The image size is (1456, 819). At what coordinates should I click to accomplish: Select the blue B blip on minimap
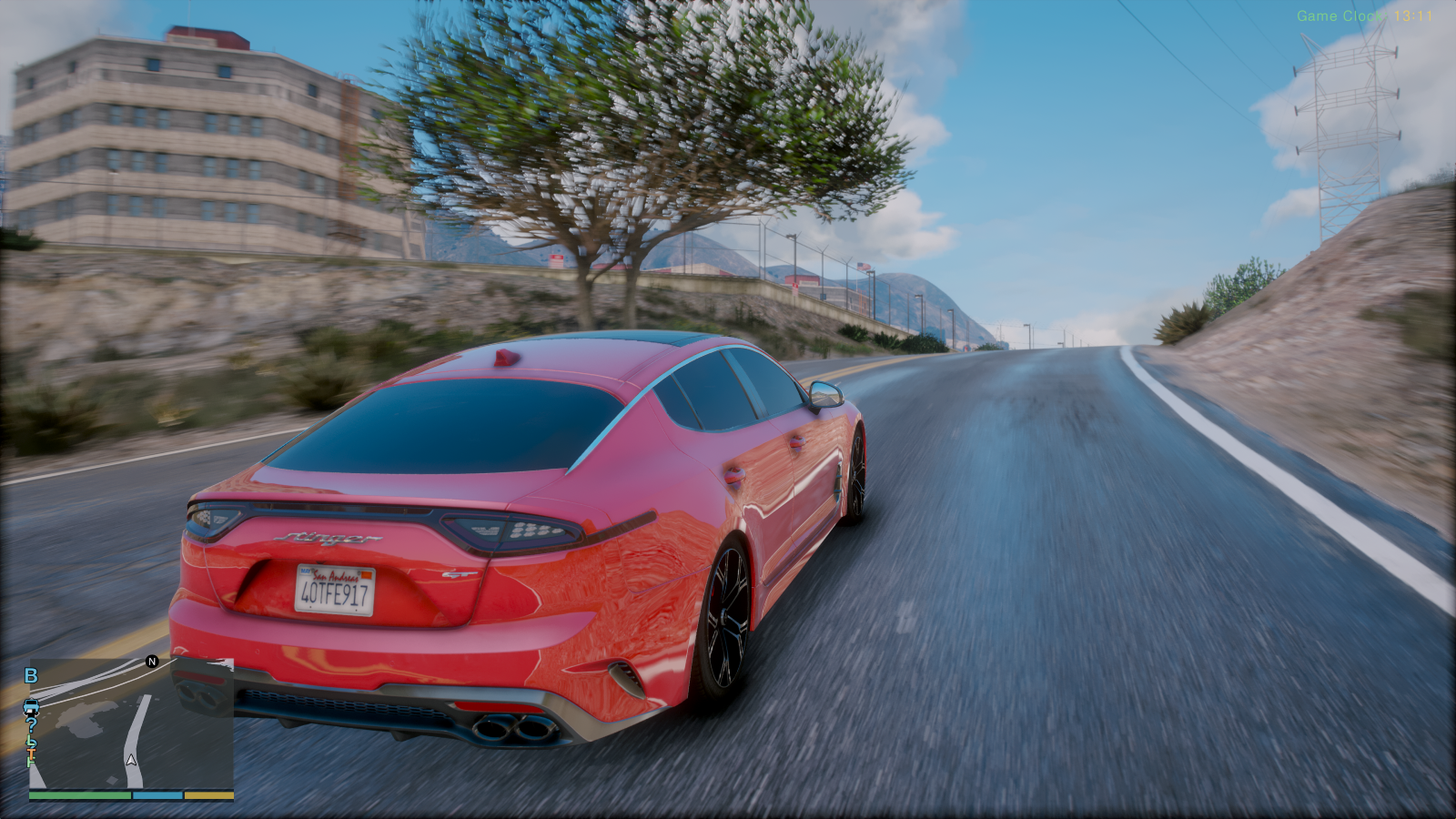(31, 676)
